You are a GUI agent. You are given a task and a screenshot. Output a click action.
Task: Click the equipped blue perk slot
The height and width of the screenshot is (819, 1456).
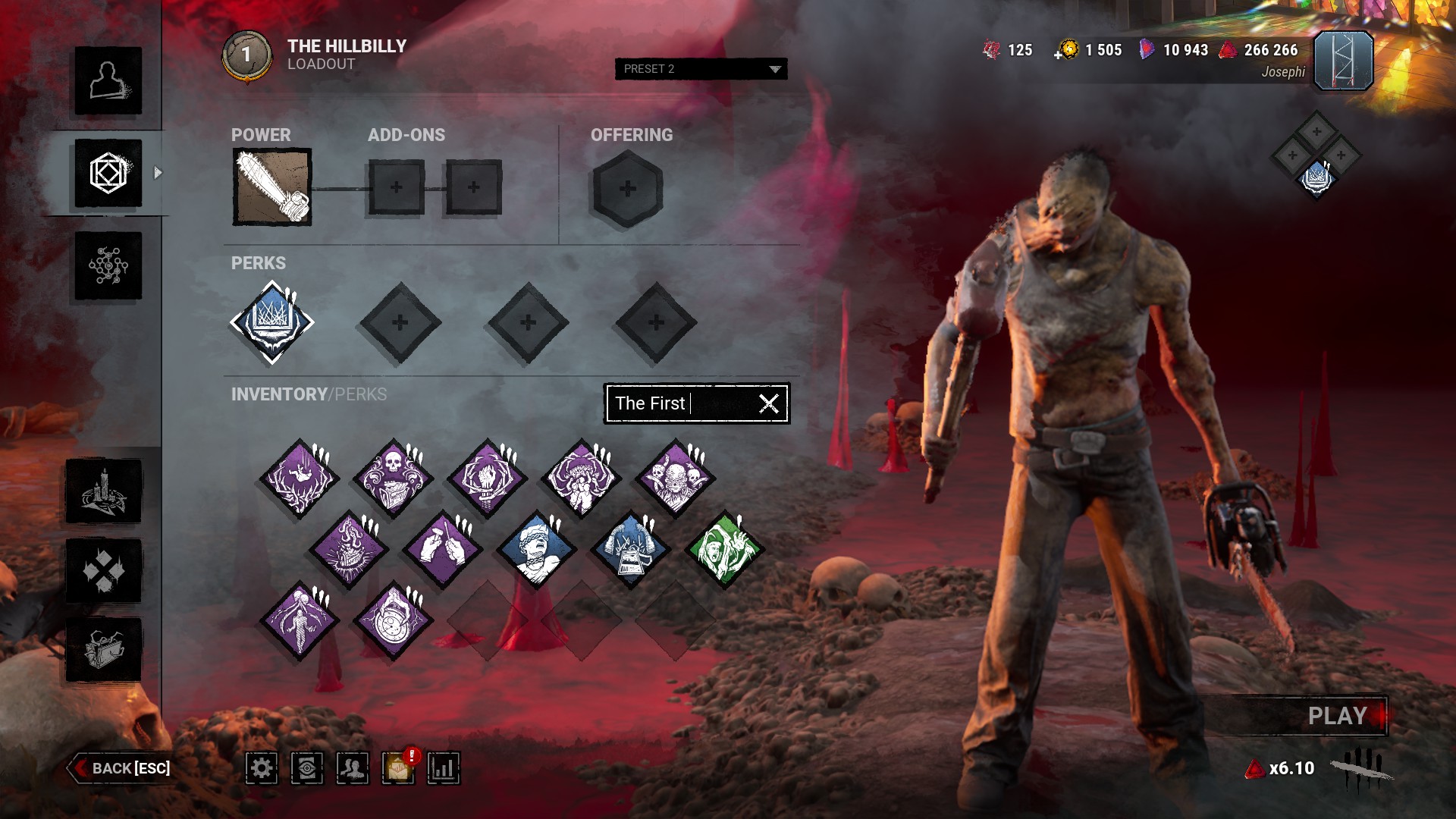[271, 322]
